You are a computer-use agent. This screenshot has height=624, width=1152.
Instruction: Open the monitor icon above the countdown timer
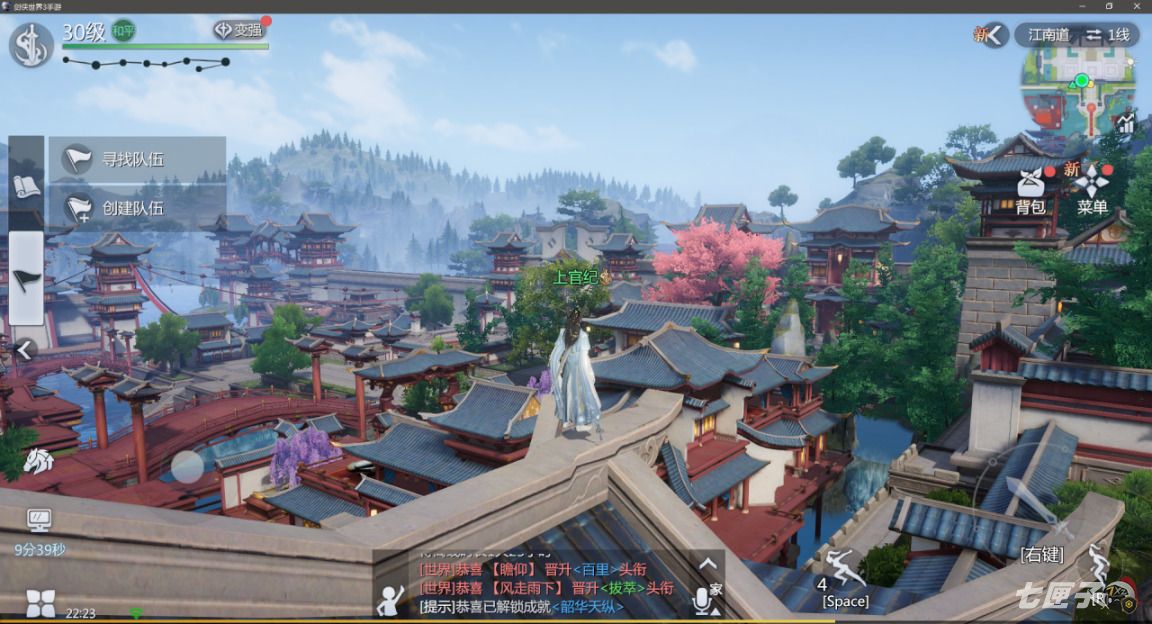point(39,521)
